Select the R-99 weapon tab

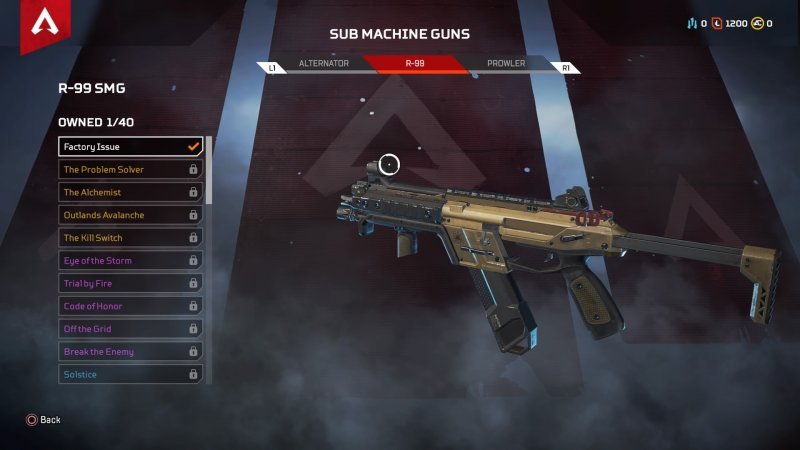(x=415, y=64)
